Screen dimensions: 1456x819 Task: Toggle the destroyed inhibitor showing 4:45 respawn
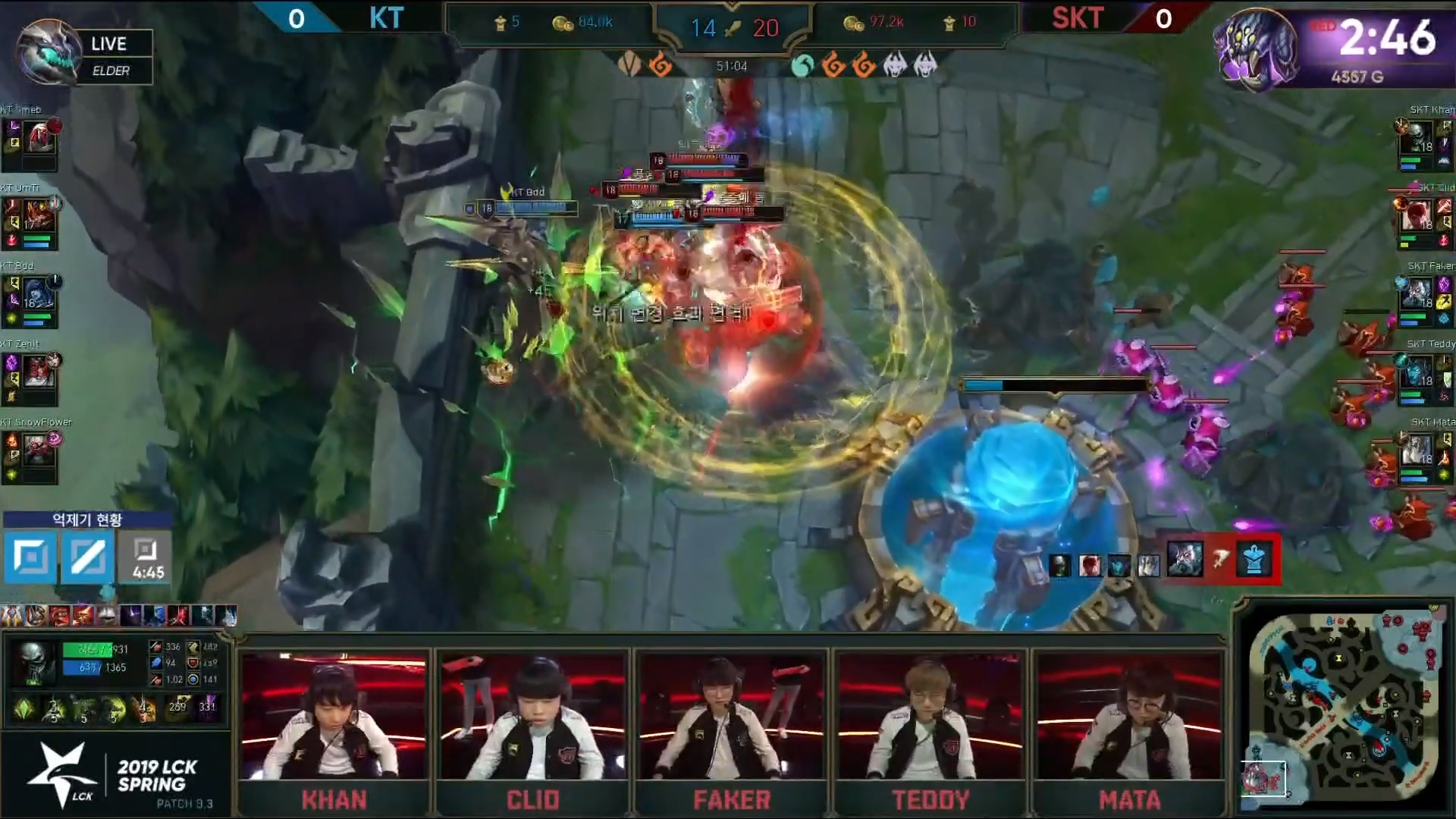coord(143,557)
